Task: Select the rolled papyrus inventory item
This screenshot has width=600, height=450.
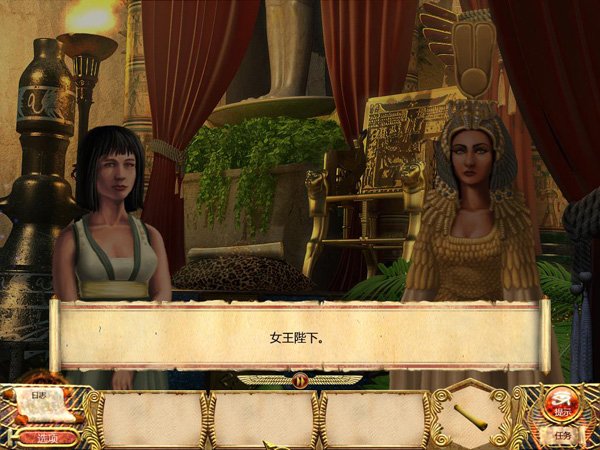Action: click(x=471, y=416)
